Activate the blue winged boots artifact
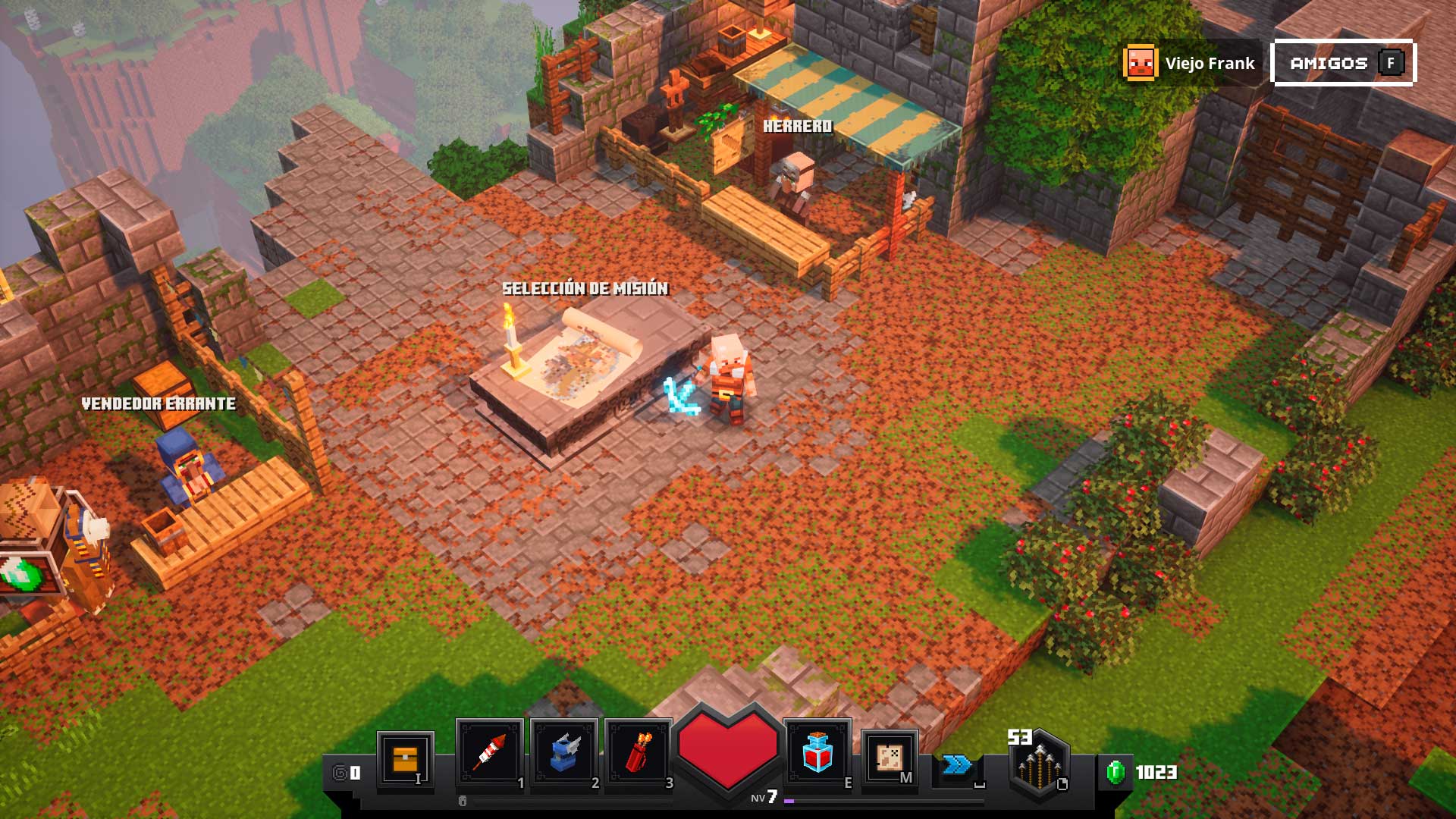The image size is (1456, 819). (x=564, y=753)
